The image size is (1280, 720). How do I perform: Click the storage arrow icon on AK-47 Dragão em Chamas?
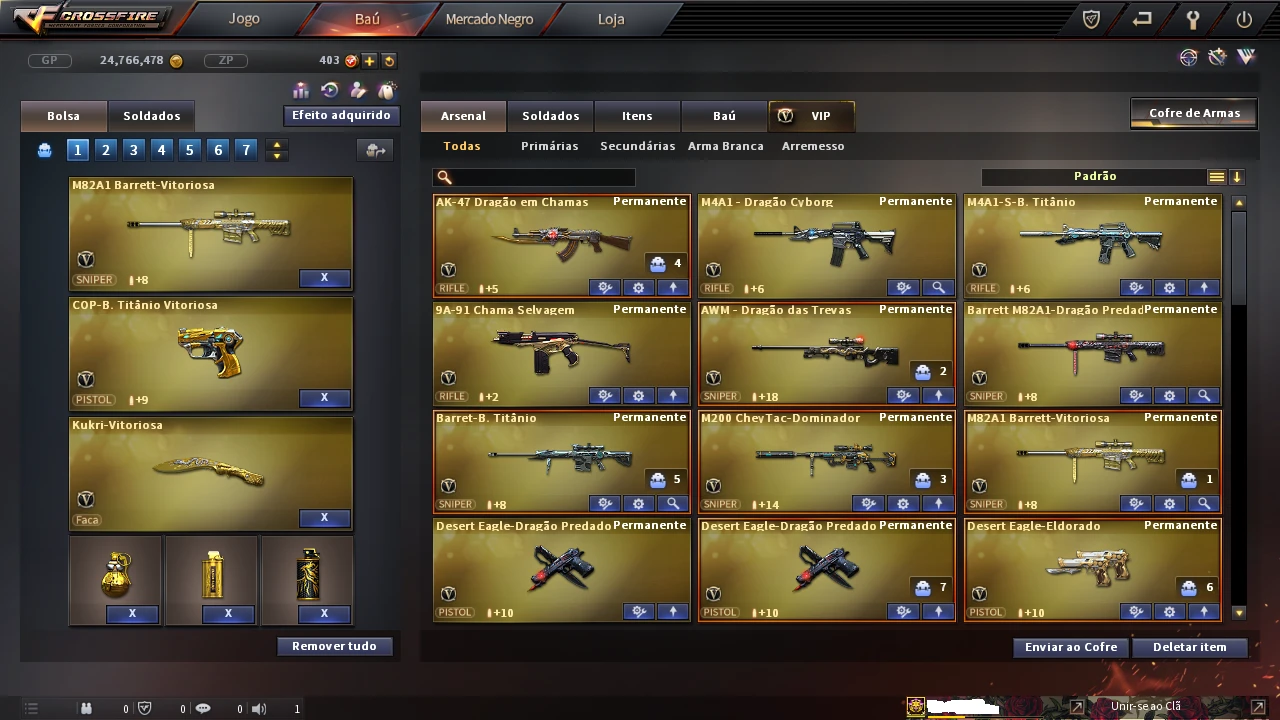pos(672,287)
